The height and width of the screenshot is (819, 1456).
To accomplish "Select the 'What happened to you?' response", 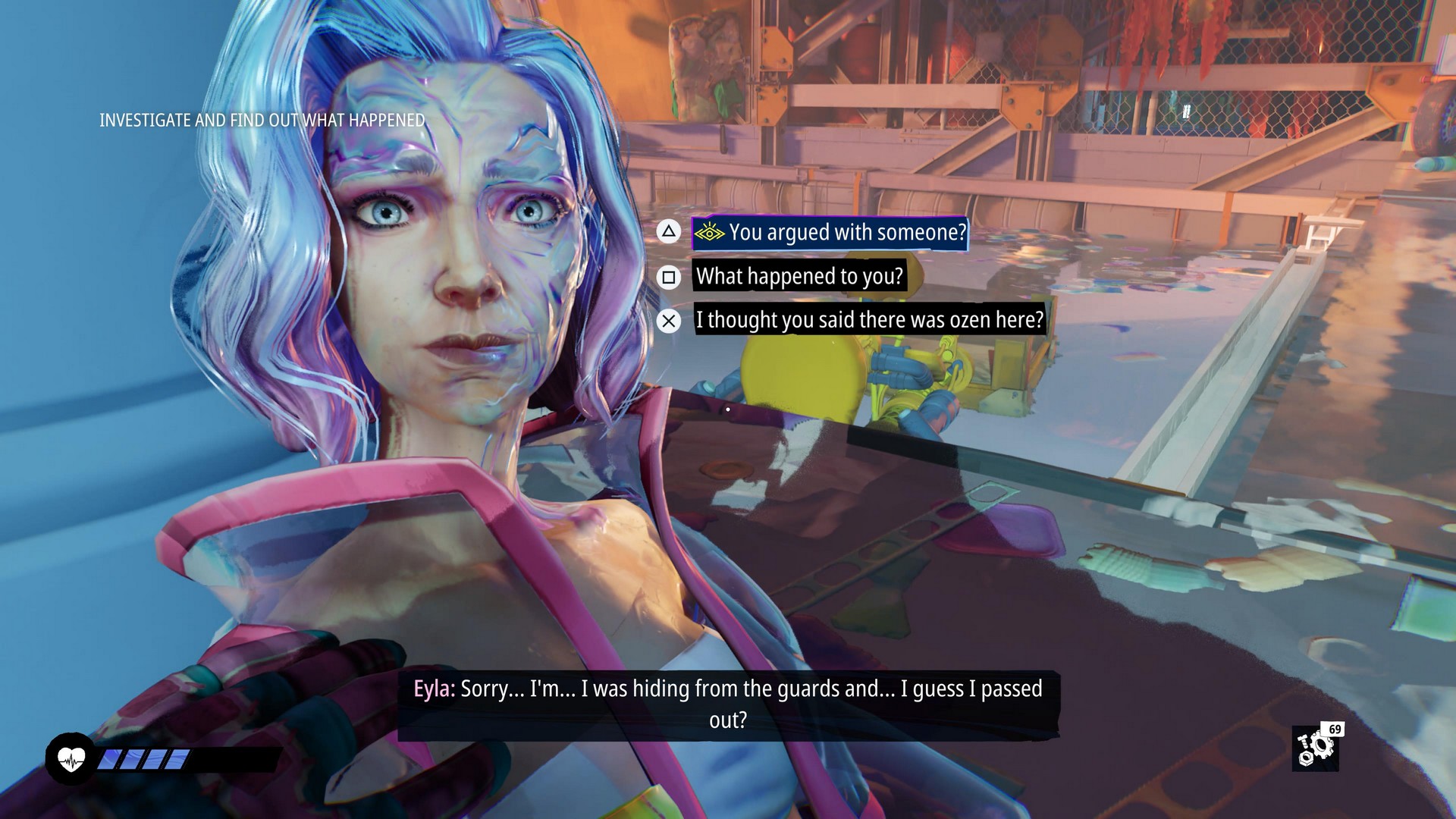I will (800, 277).
